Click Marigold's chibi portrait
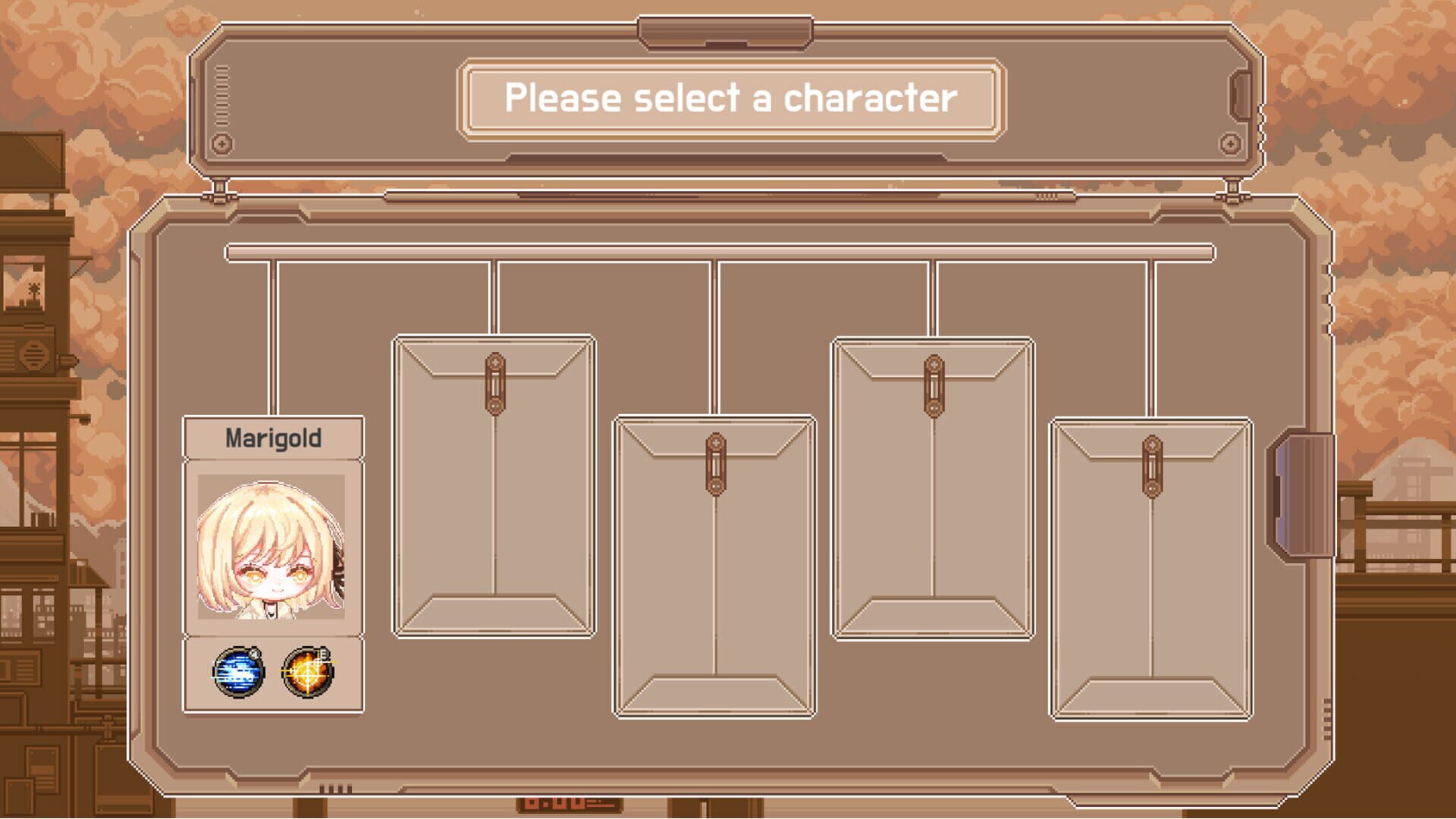Viewport: 1456px width, 819px height. click(271, 550)
